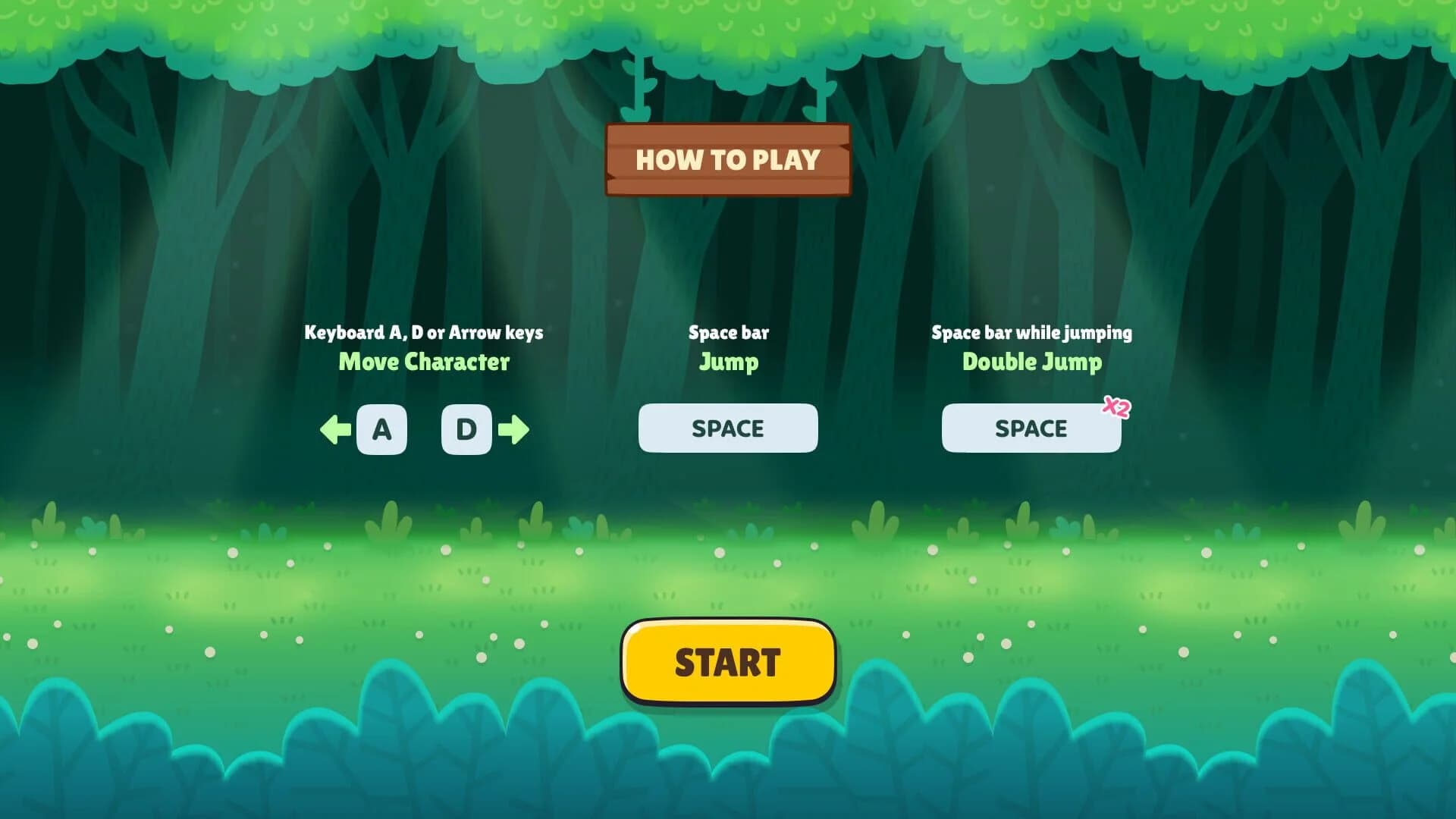Click the Space bar caption above Jump
The width and height of the screenshot is (1456, 819).
point(729,332)
